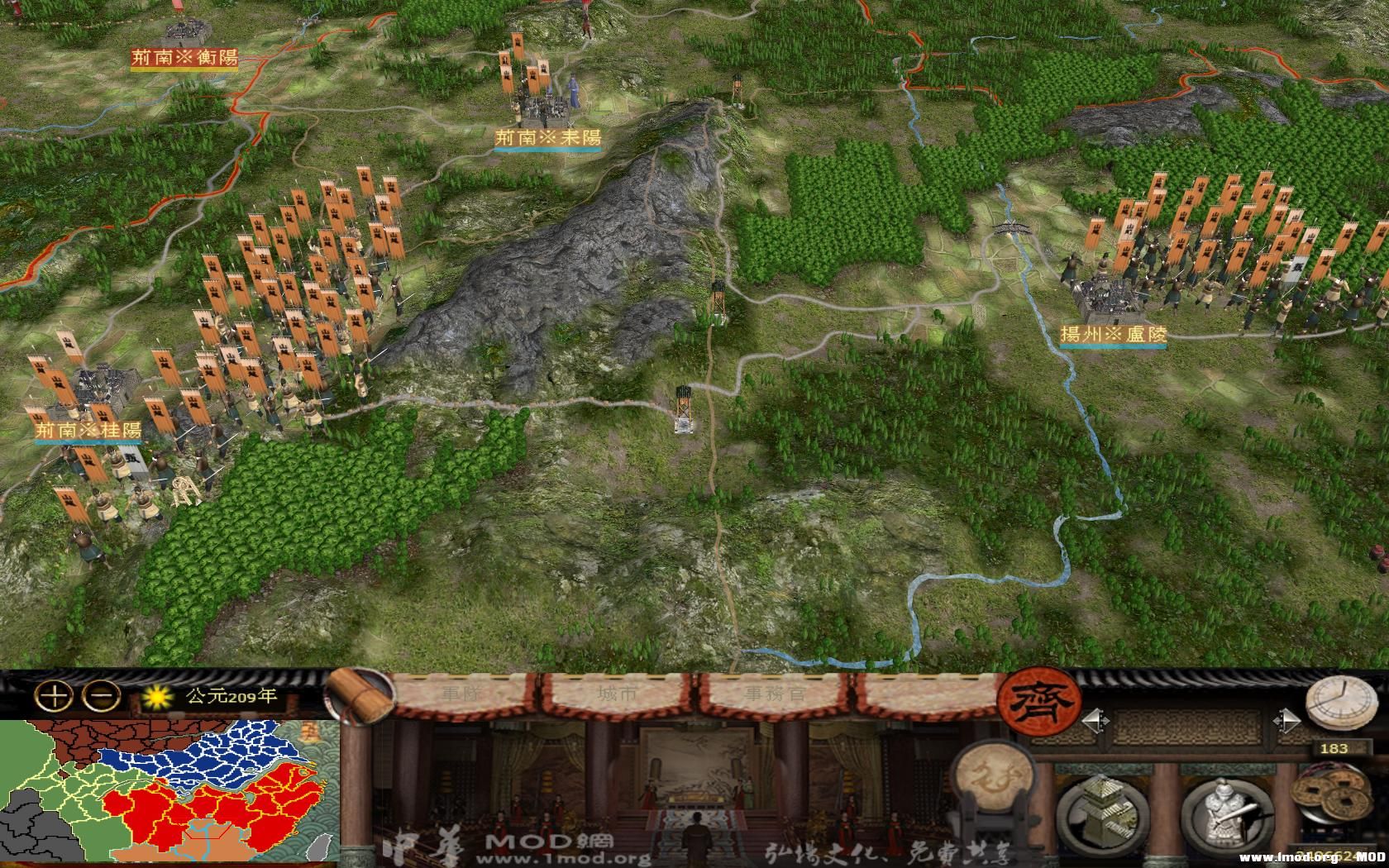Select the 荊南※桂陽 settlement label
This screenshot has width=1389, height=868.
pyautogui.click(x=87, y=428)
